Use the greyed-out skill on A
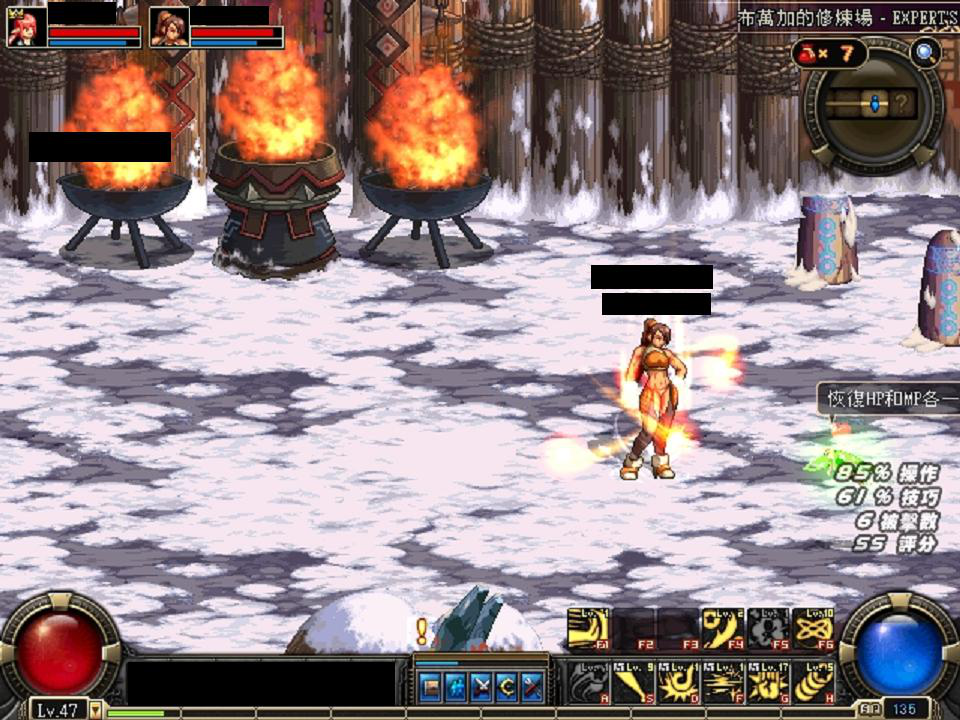960x720 pixels. click(x=588, y=681)
